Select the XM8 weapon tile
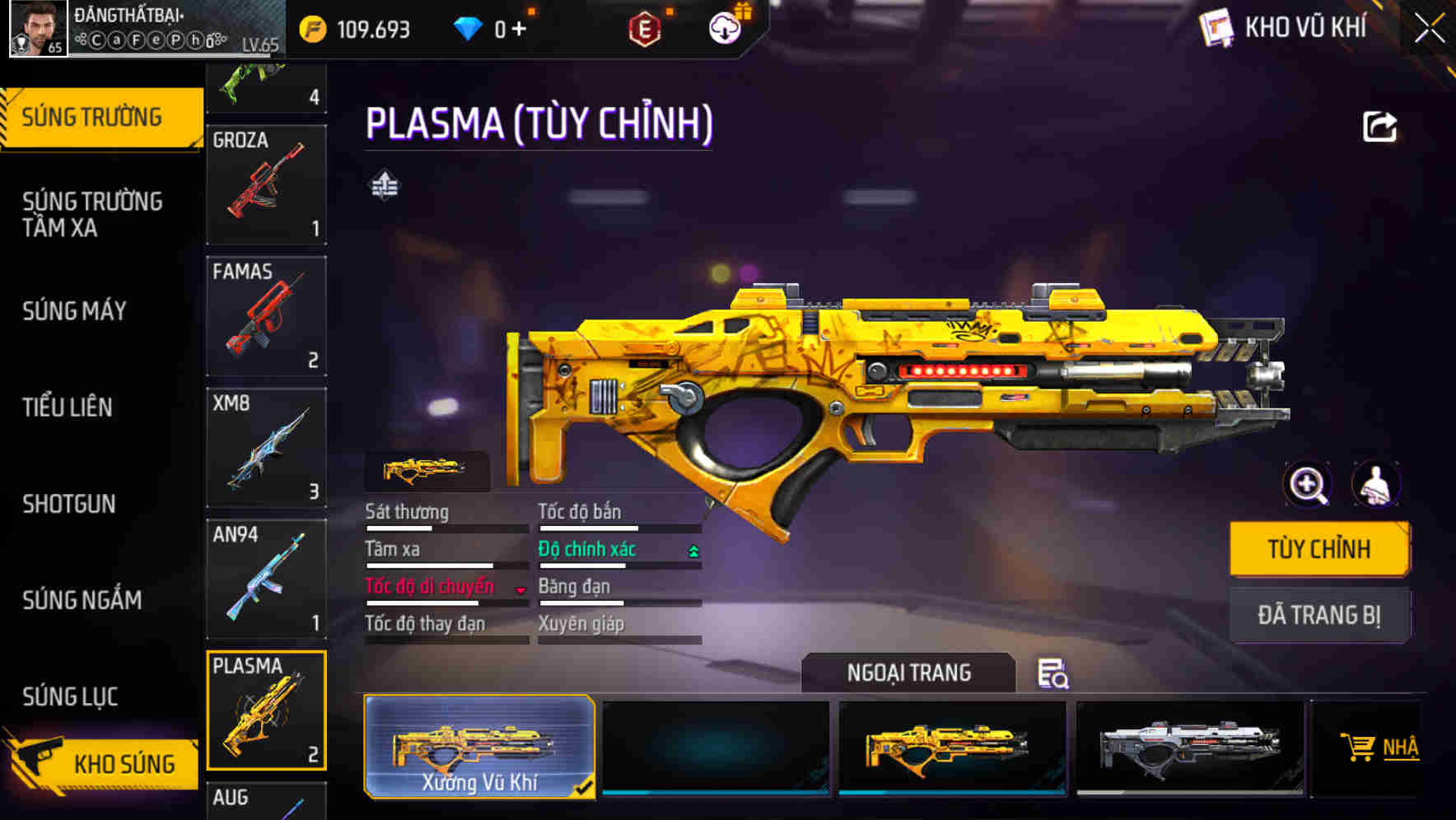Image resolution: width=1456 pixels, height=820 pixels. tap(266, 448)
